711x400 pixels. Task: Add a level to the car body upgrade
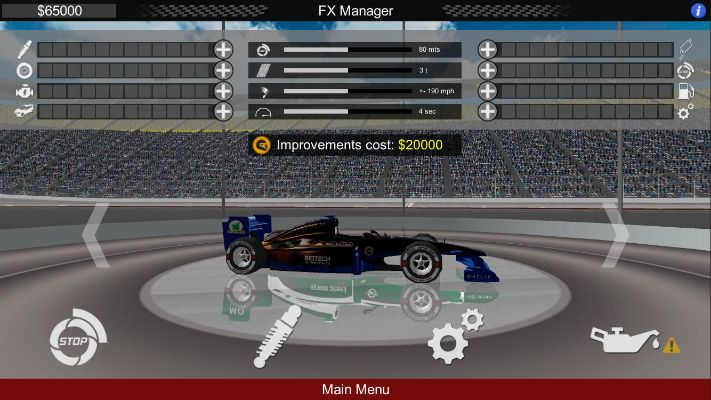tap(223, 112)
